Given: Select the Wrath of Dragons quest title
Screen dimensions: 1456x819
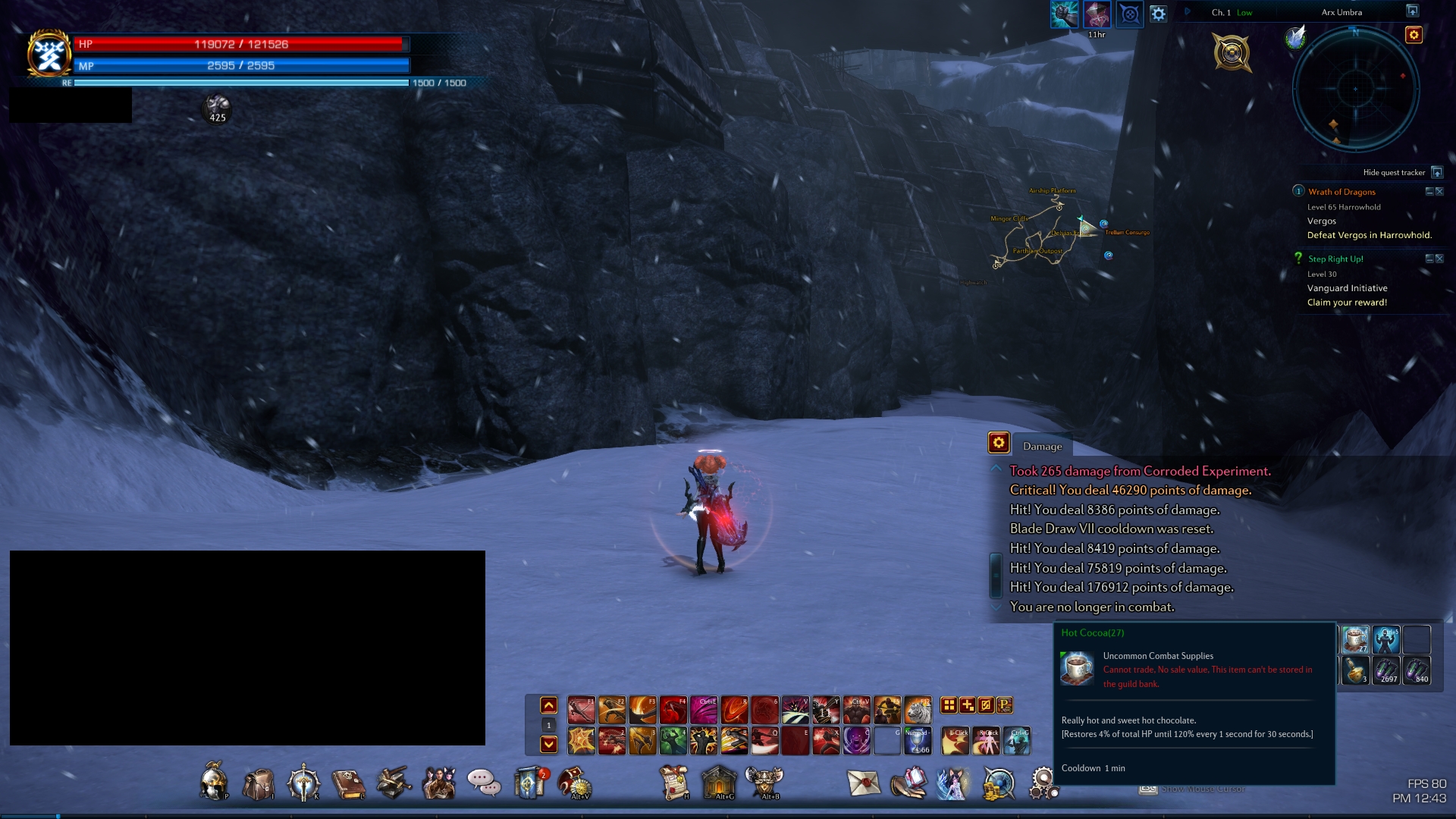Looking at the screenshot, I should [x=1341, y=192].
